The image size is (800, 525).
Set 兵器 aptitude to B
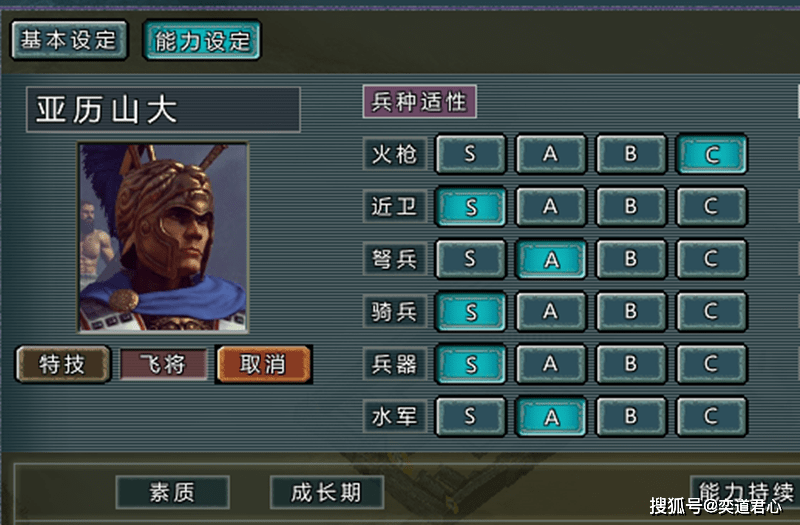(x=631, y=364)
